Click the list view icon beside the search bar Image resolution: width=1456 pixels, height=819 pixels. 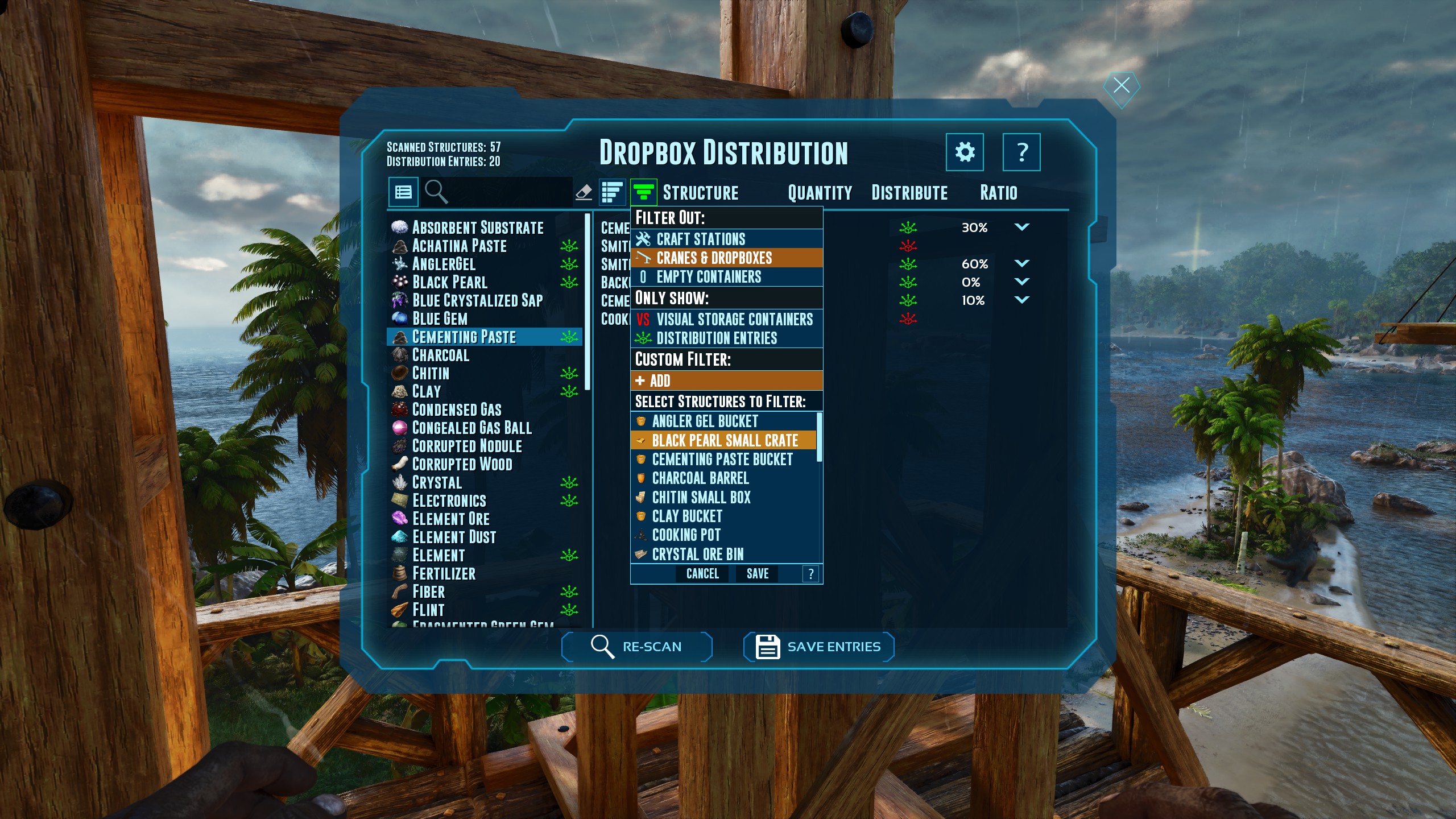pos(404,192)
